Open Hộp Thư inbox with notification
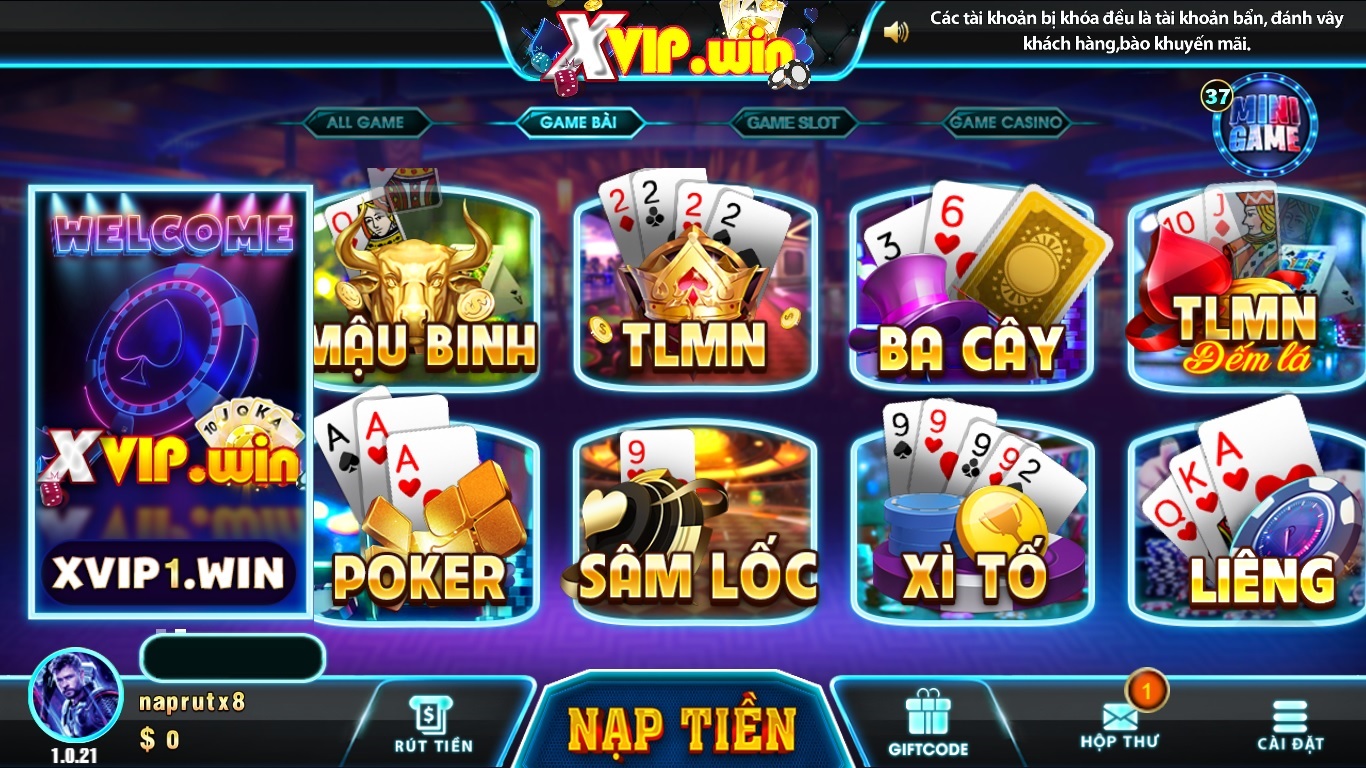The height and width of the screenshot is (768, 1366). click(x=1122, y=720)
